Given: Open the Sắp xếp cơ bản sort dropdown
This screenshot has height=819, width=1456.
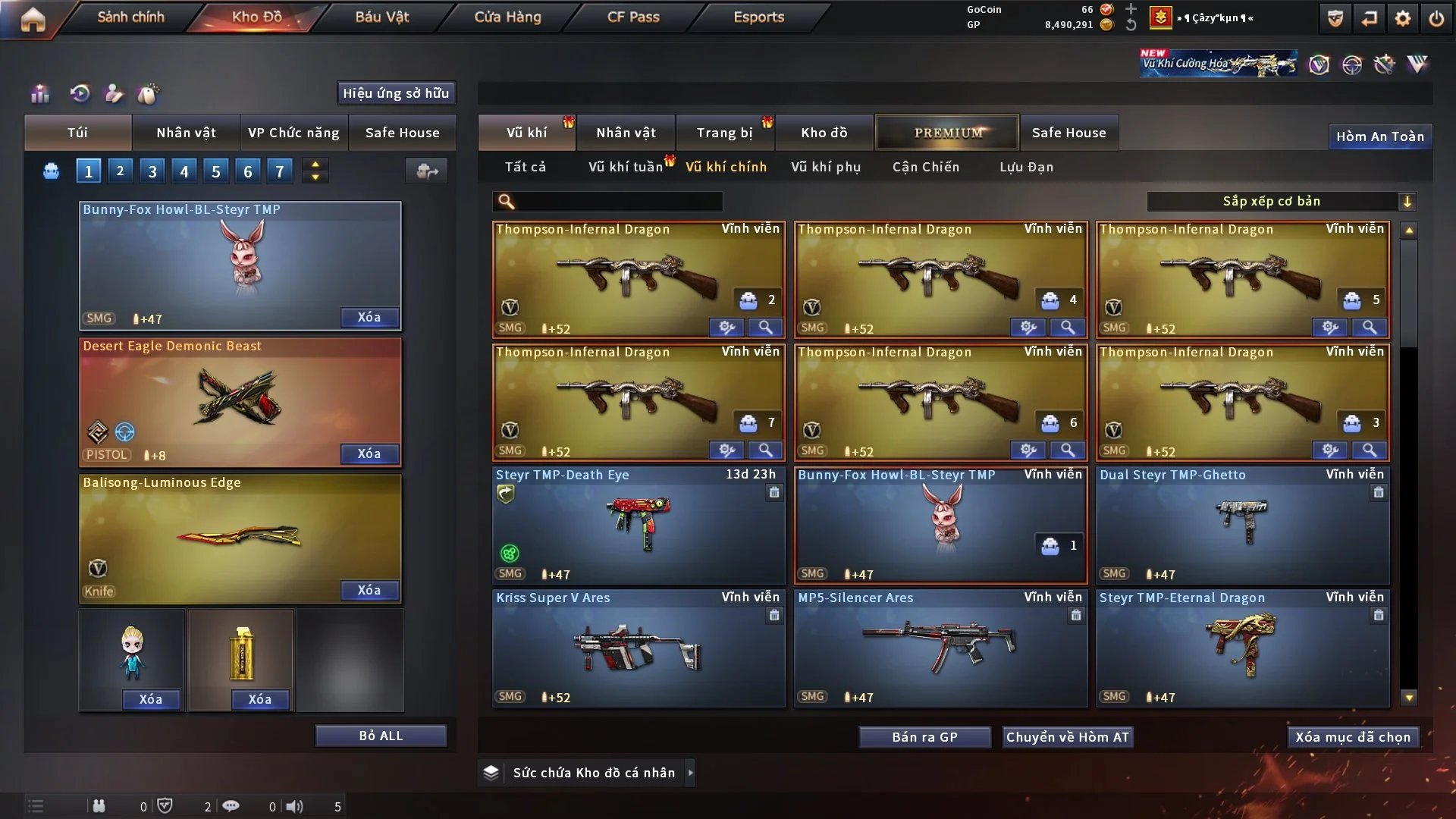Looking at the screenshot, I should (x=1281, y=202).
